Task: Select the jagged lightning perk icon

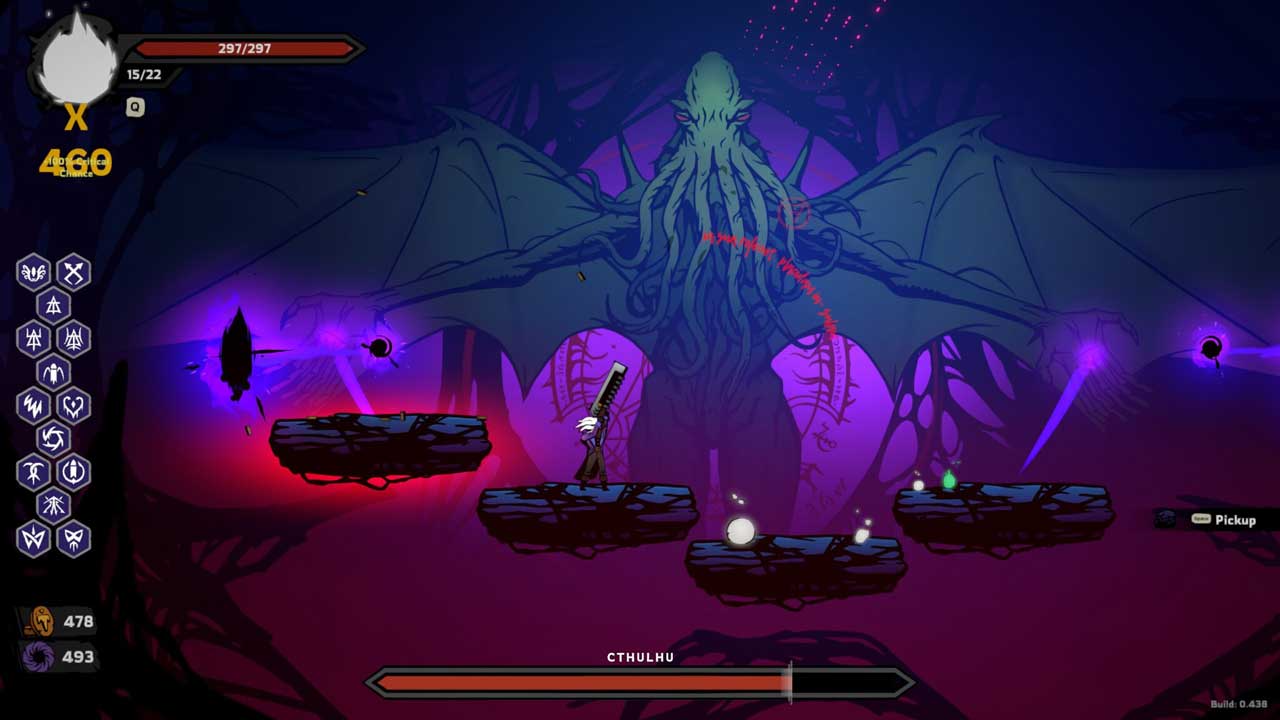Action: 34,405
